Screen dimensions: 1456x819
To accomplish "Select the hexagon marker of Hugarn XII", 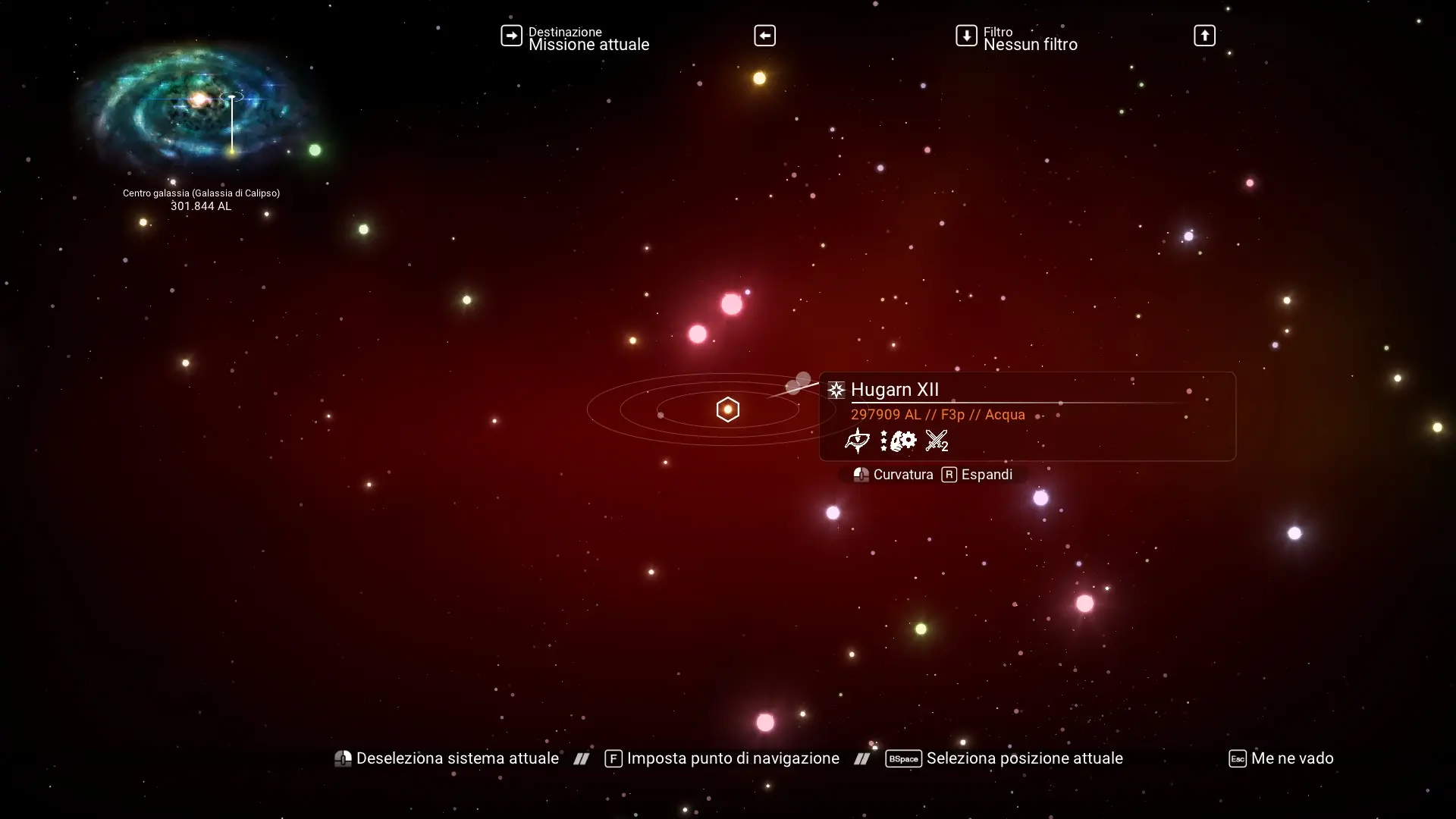I will coord(727,409).
